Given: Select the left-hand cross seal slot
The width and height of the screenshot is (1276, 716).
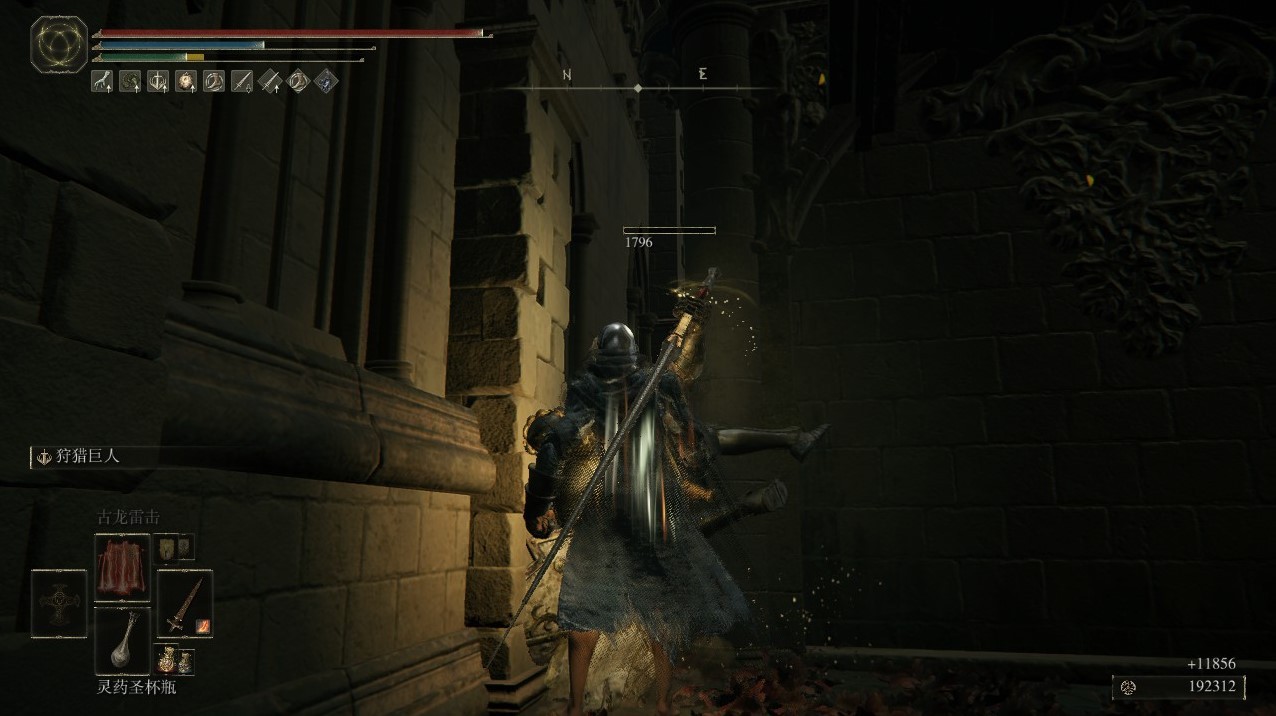Looking at the screenshot, I should click(x=59, y=603).
